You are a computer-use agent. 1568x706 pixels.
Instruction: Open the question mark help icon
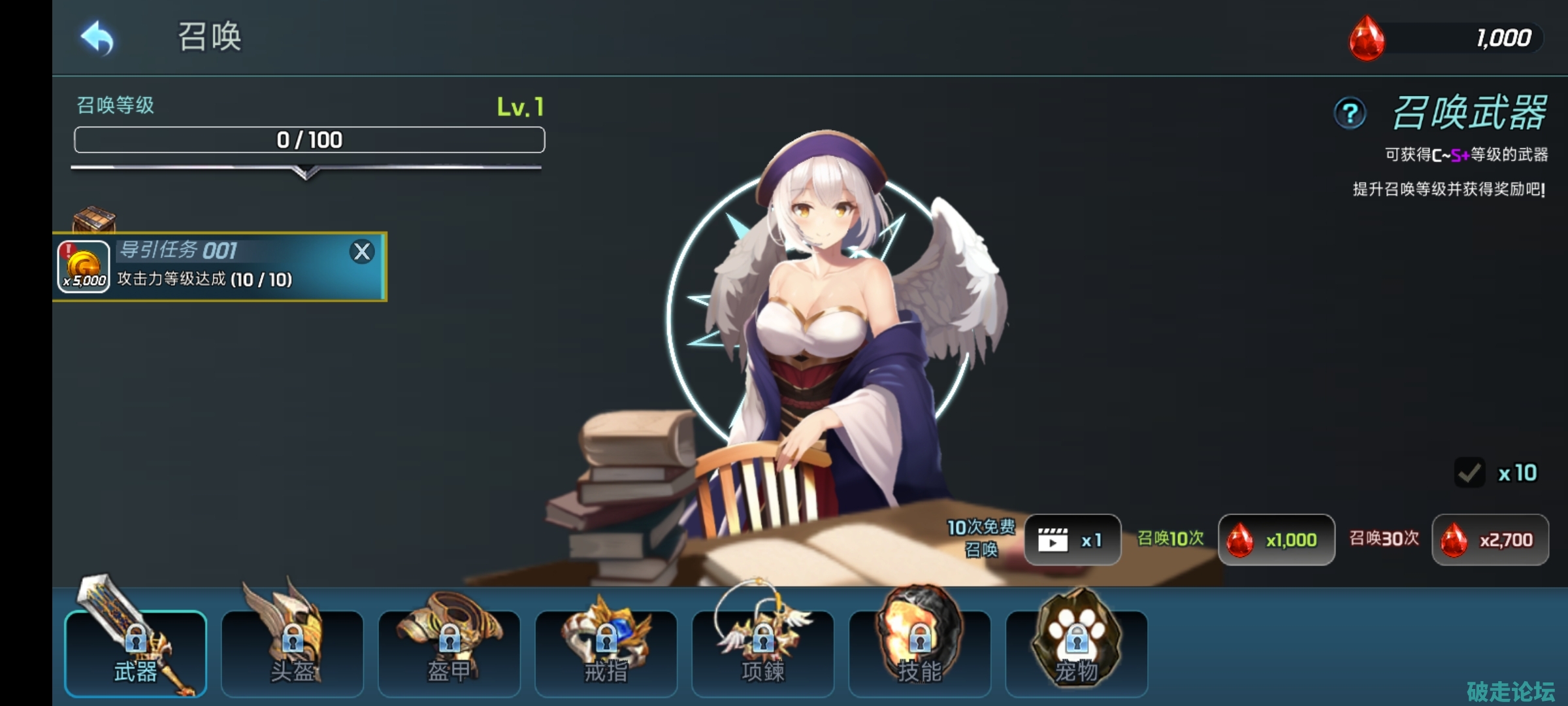pyautogui.click(x=1350, y=114)
